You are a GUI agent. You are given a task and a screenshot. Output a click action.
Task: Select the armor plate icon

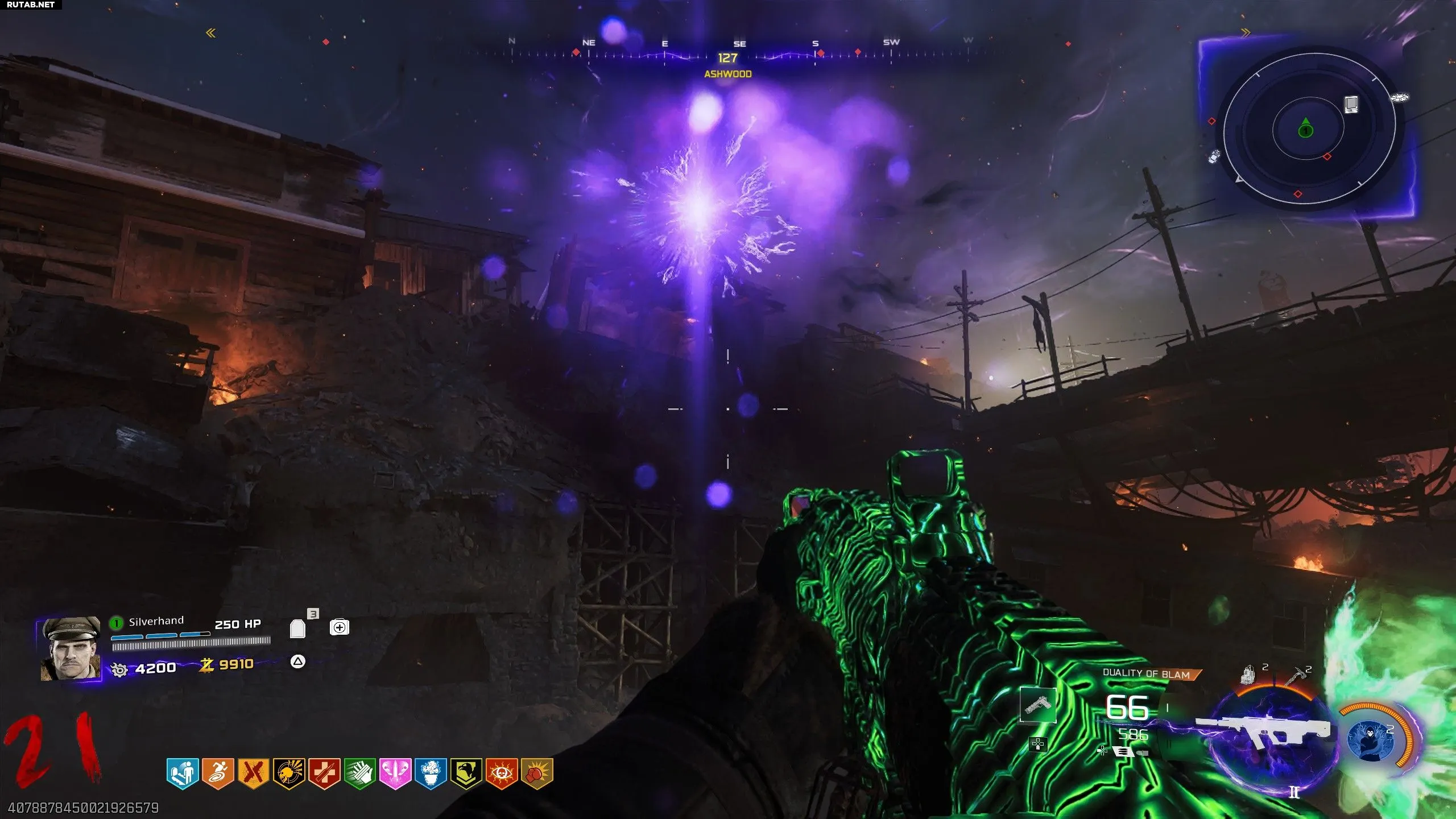(x=297, y=628)
